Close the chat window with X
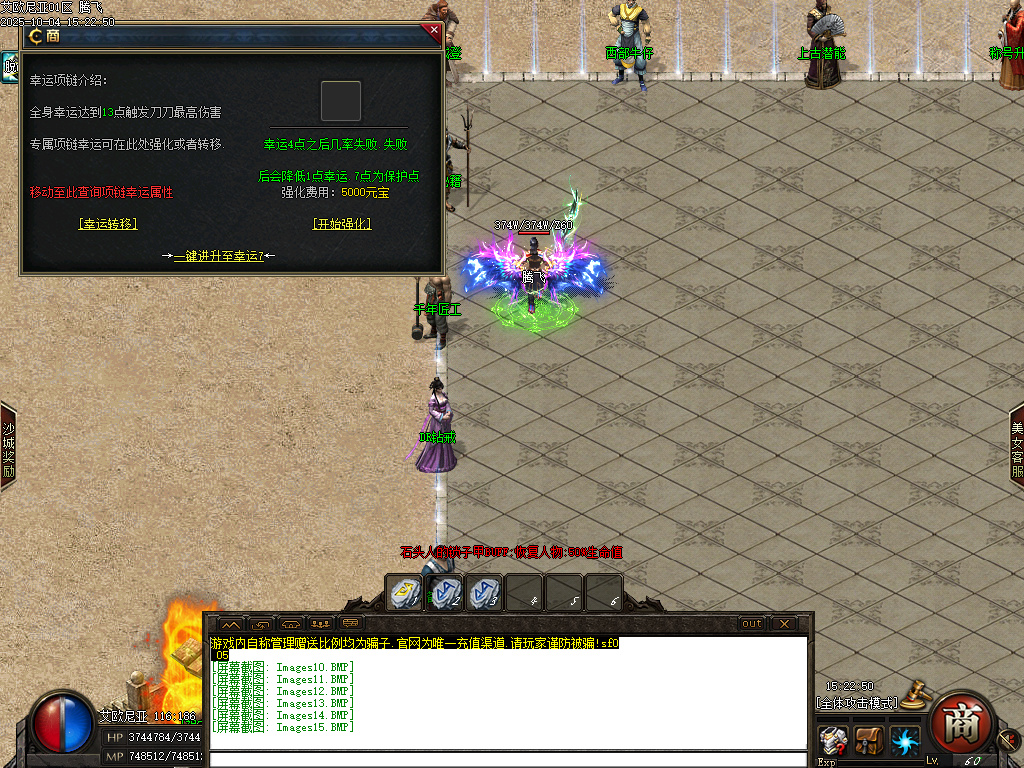 tap(784, 623)
